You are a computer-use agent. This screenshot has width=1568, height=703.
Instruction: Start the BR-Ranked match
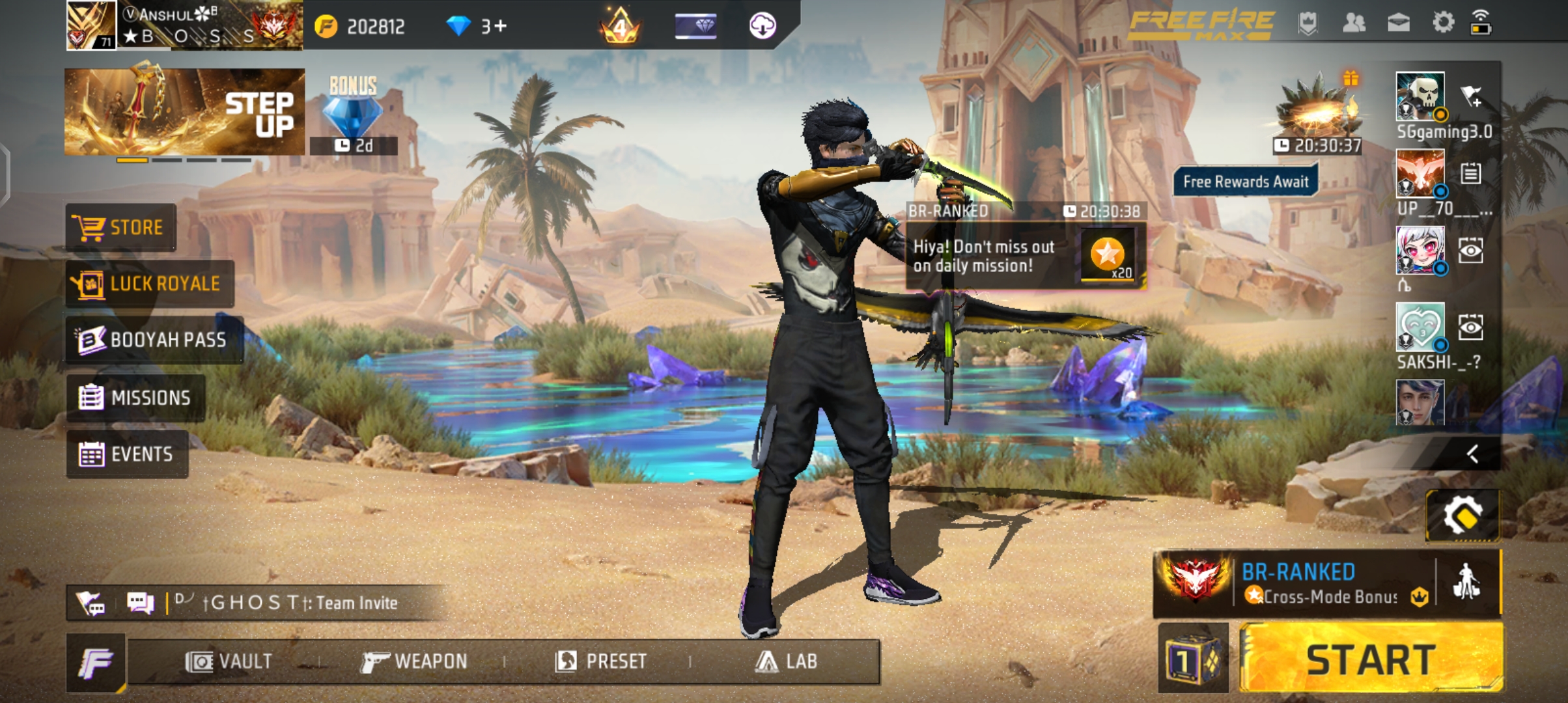(x=1371, y=659)
